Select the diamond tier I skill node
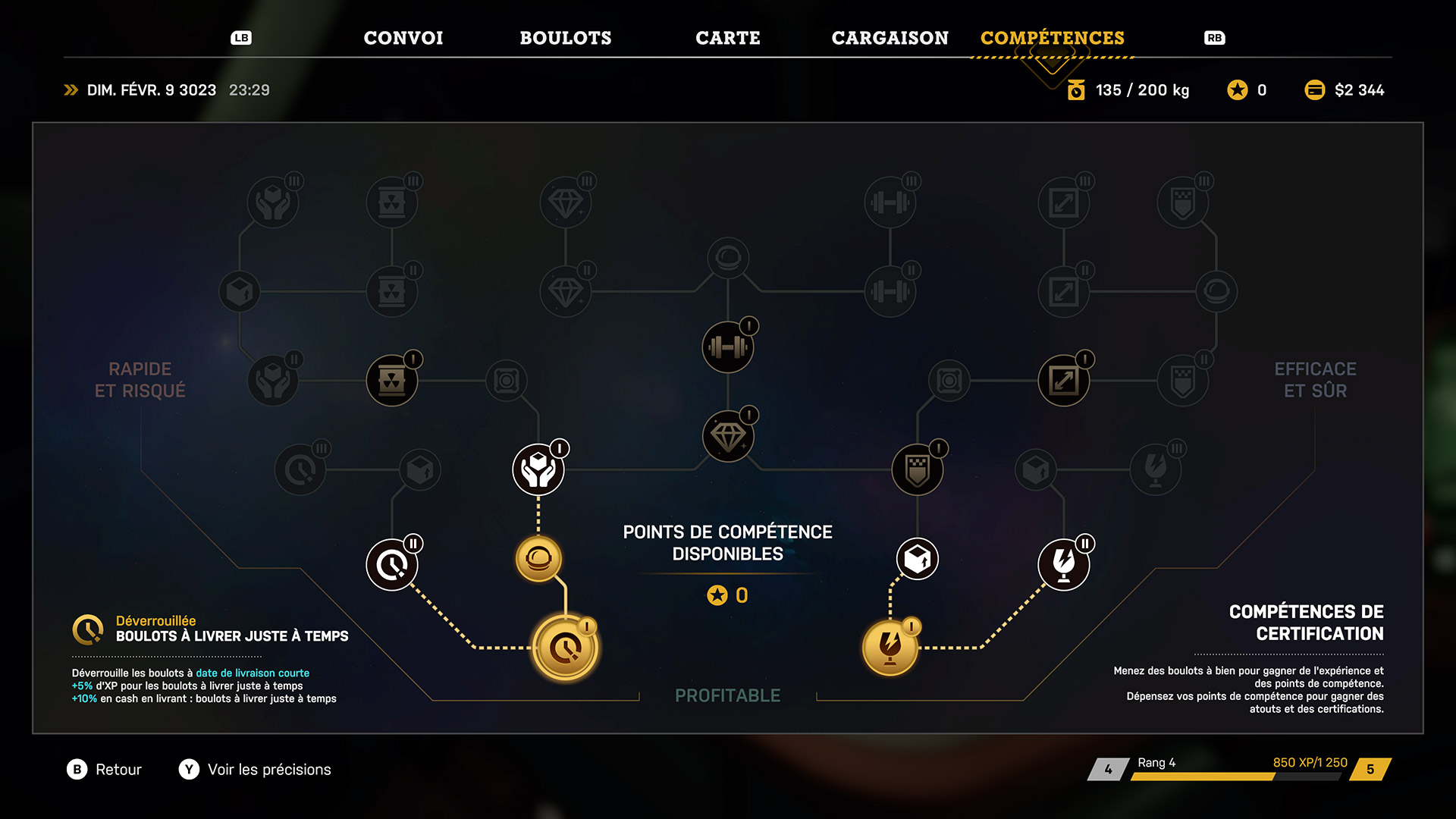 pyautogui.click(x=728, y=437)
